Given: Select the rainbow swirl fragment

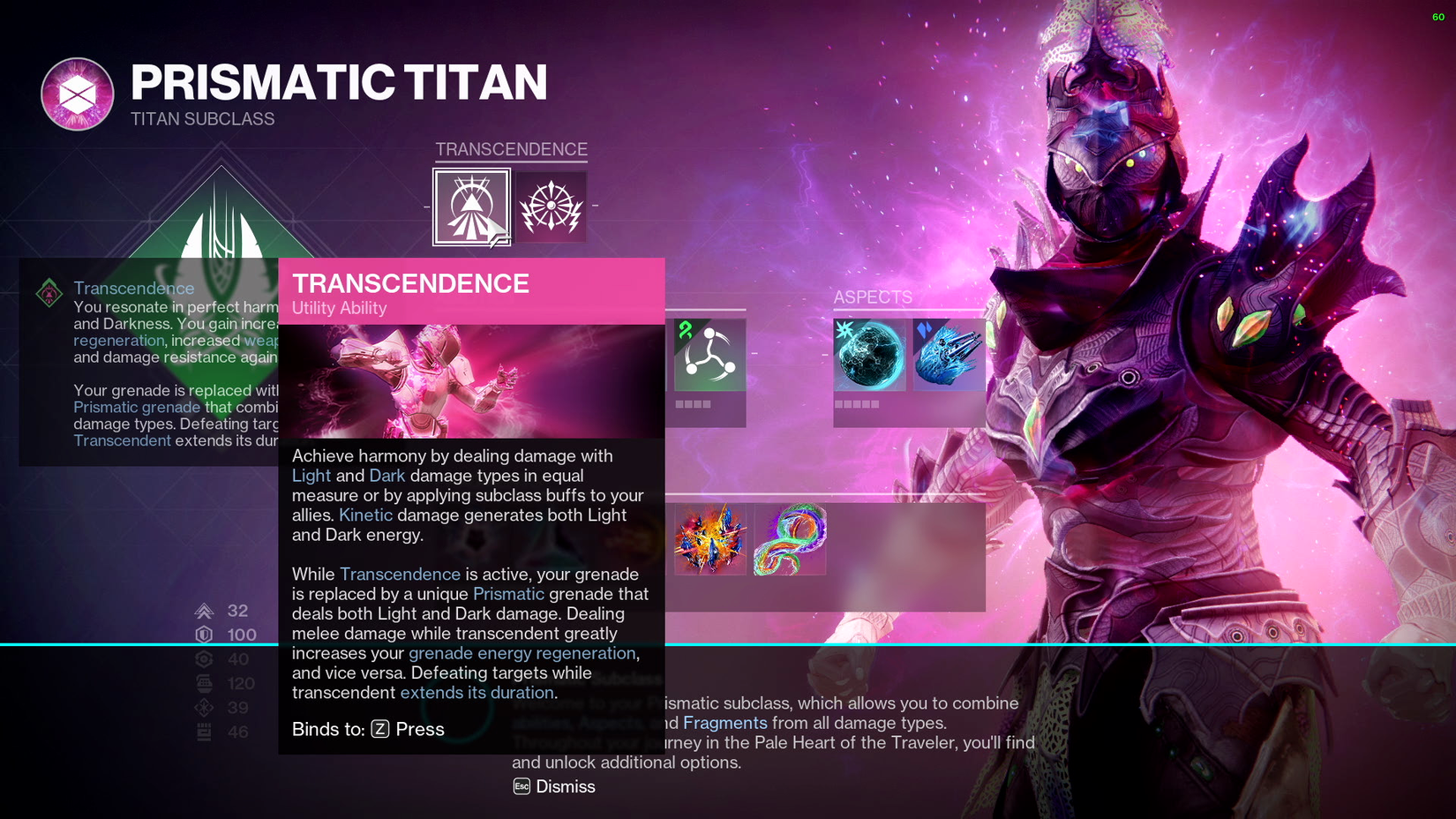Looking at the screenshot, I should tap(790, 539).
